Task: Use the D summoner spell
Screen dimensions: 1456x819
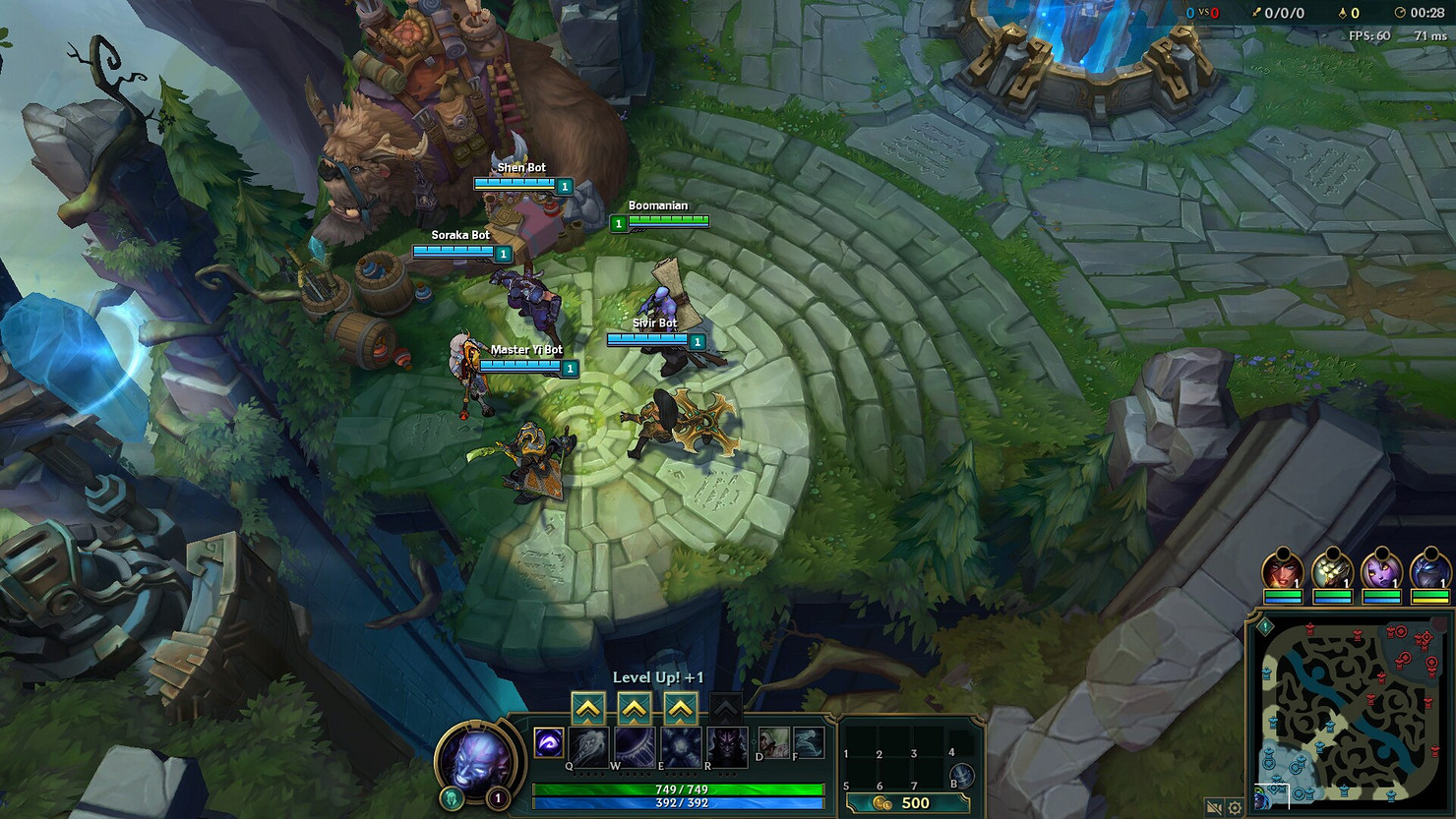Action: click(773, 742)
